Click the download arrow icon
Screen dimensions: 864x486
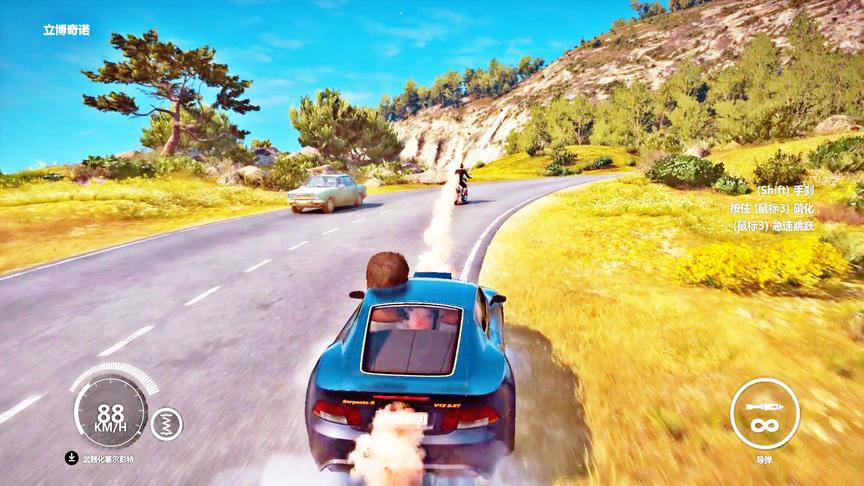[72, 458]
